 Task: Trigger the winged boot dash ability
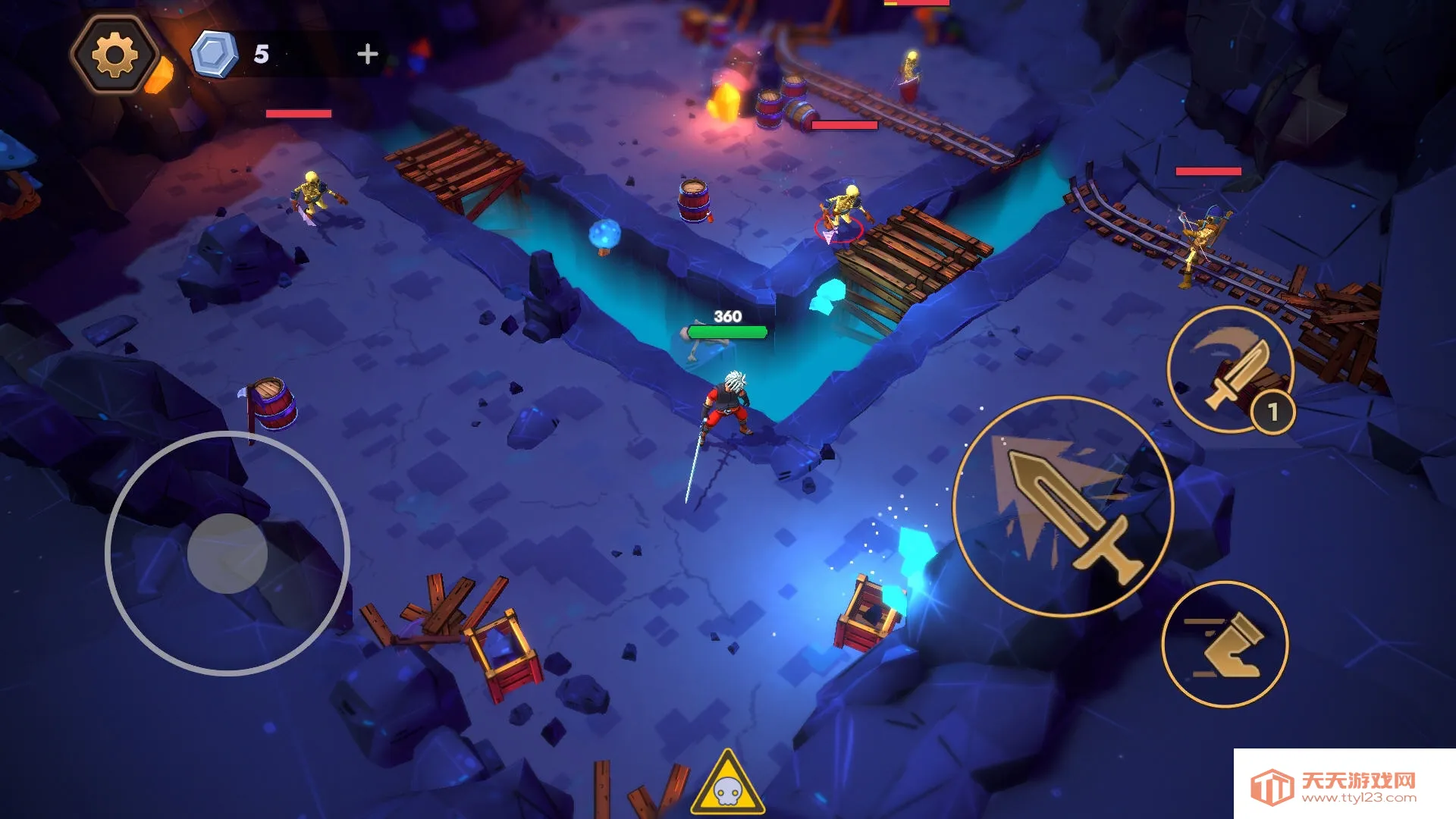(x=1225, y=645)
